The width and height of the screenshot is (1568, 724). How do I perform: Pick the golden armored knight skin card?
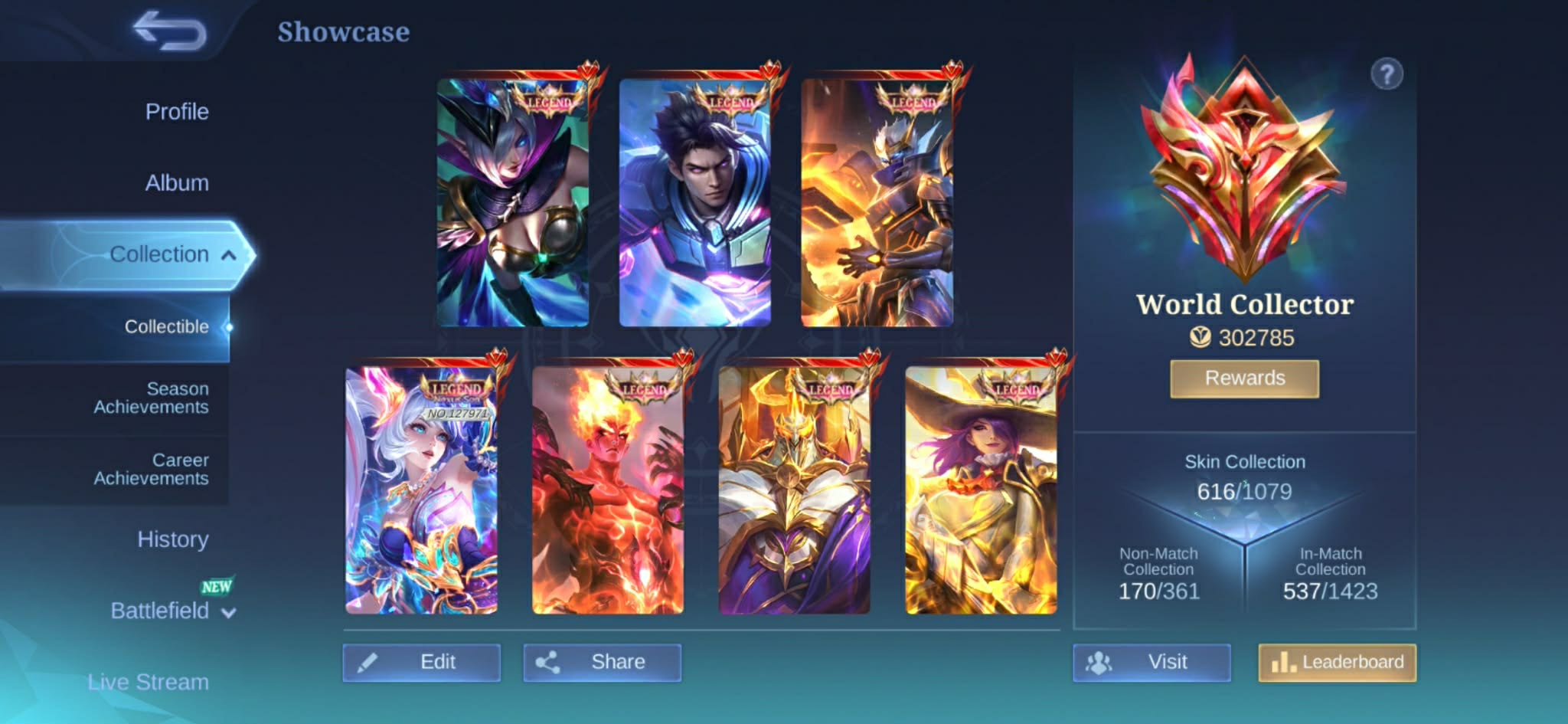click(794, 490)
